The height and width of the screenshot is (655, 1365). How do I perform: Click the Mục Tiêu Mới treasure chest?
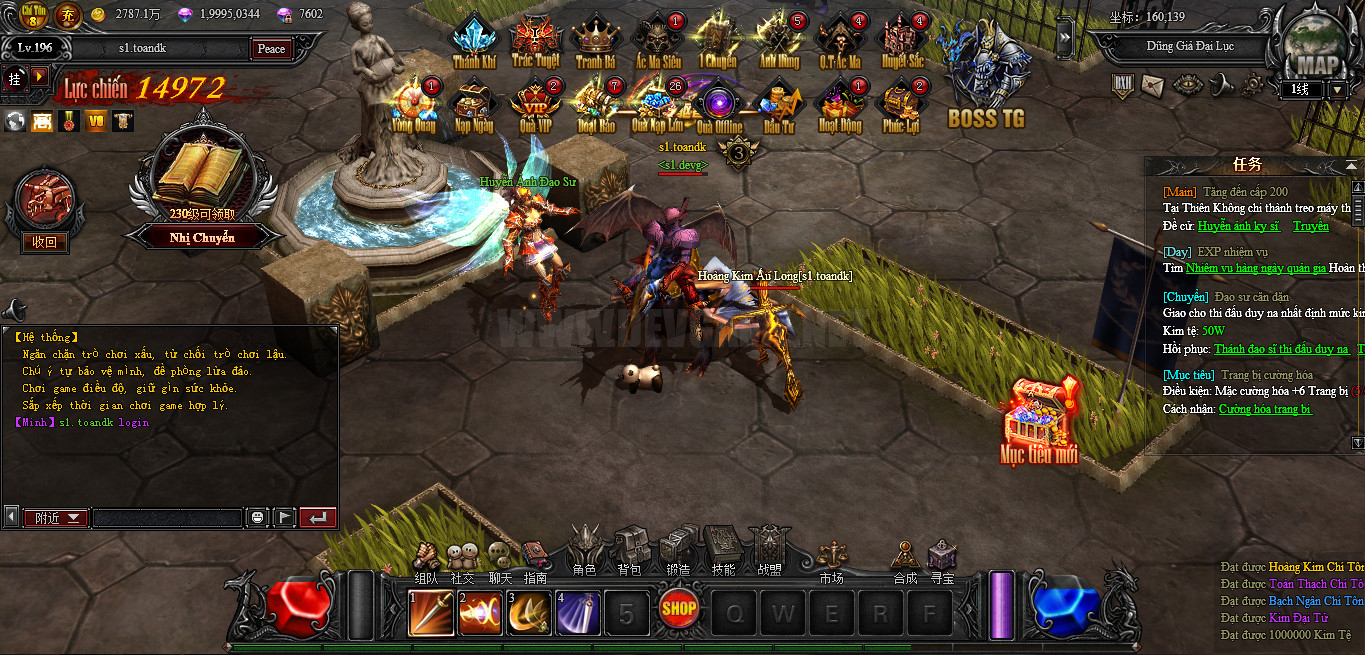1040,415
